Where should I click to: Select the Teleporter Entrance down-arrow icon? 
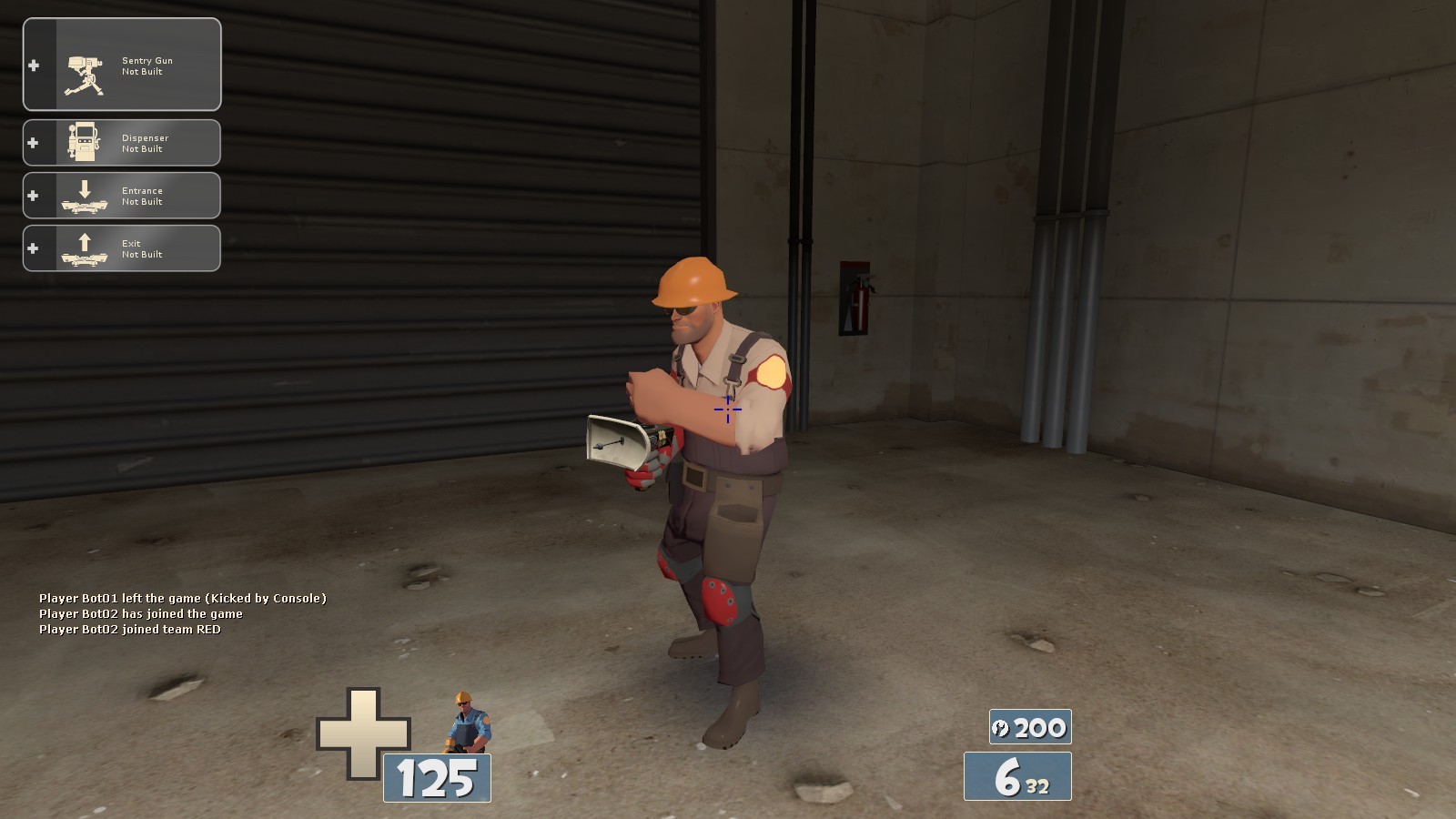tap(84, 195)
